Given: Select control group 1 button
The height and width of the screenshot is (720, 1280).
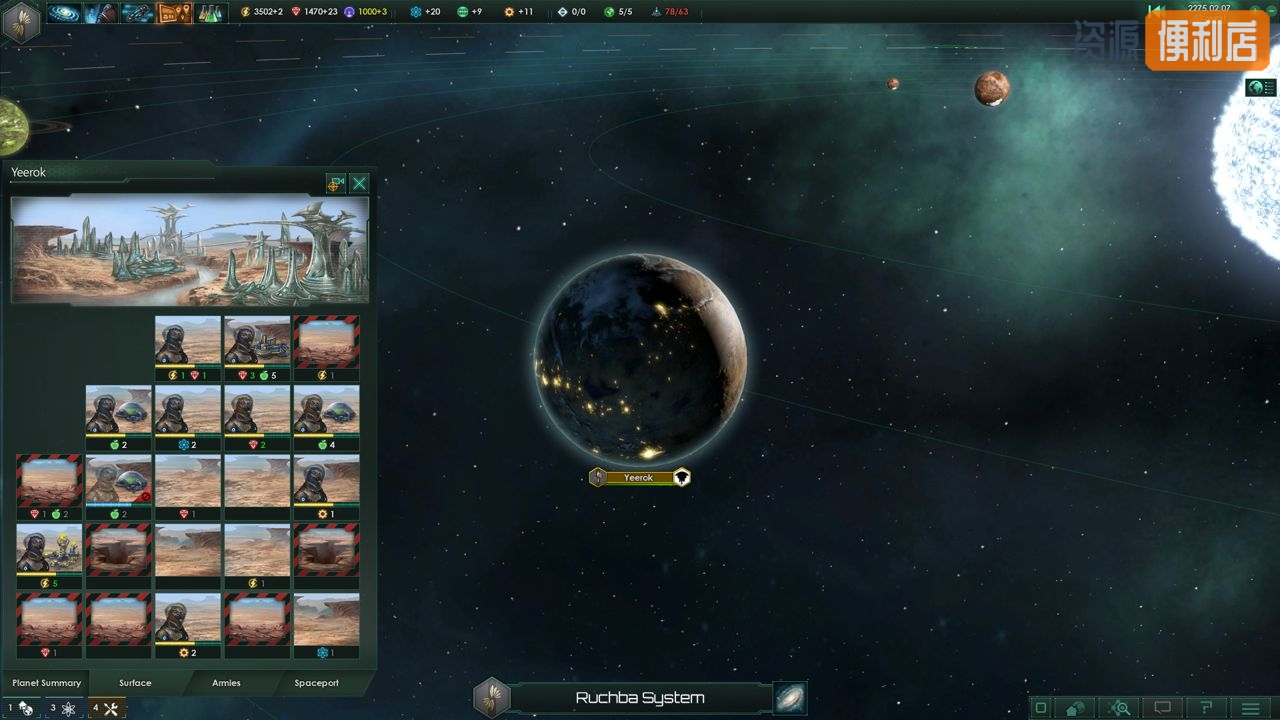Looking at the screenshot, I should [20, 708].
